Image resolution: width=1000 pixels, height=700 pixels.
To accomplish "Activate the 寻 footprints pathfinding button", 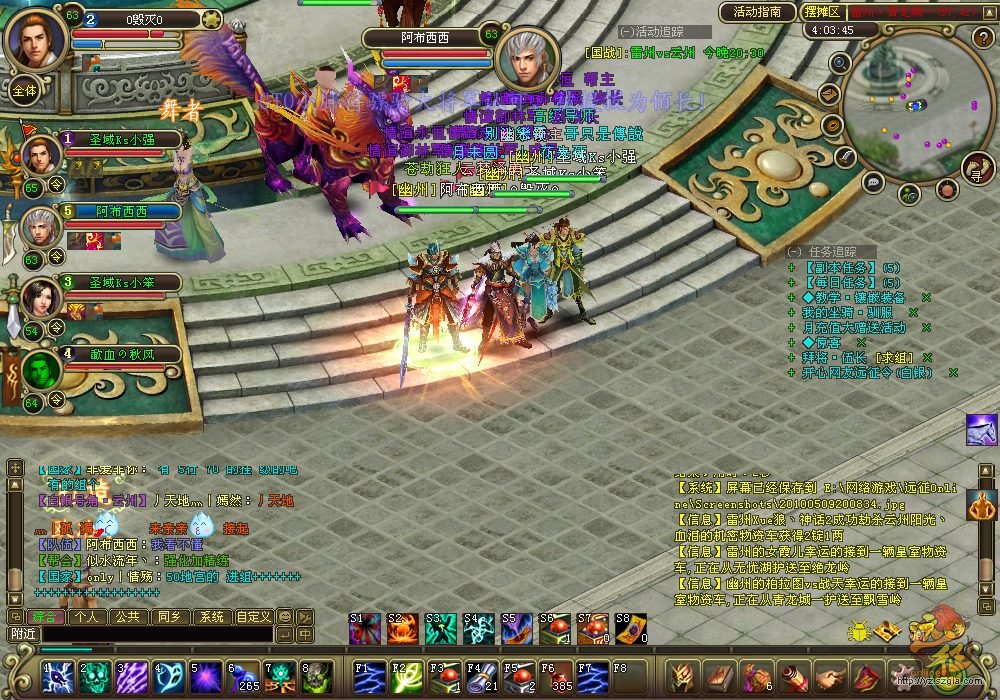I will click(976, 169).
